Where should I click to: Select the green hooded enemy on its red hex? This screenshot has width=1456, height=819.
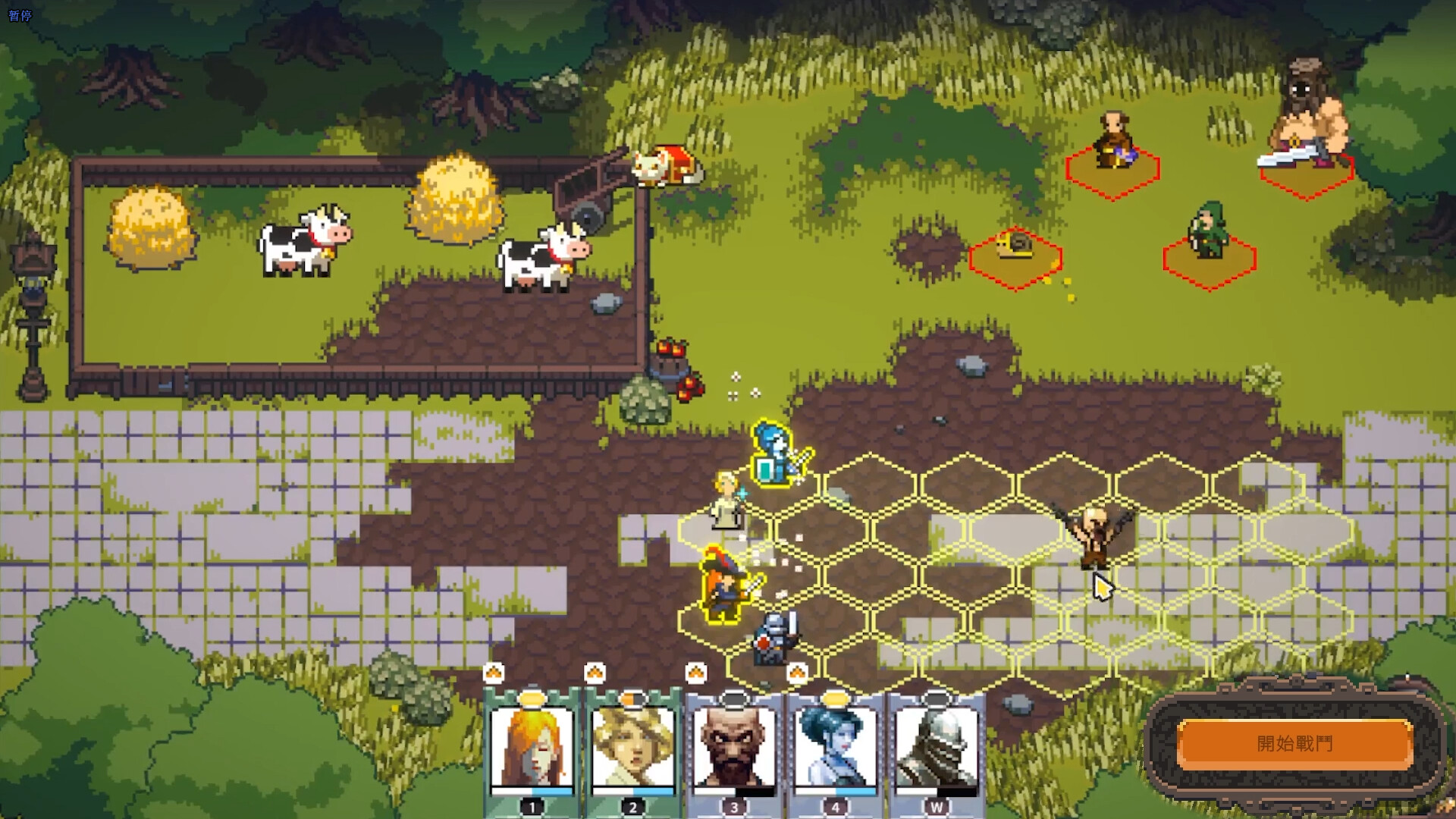1209,235
